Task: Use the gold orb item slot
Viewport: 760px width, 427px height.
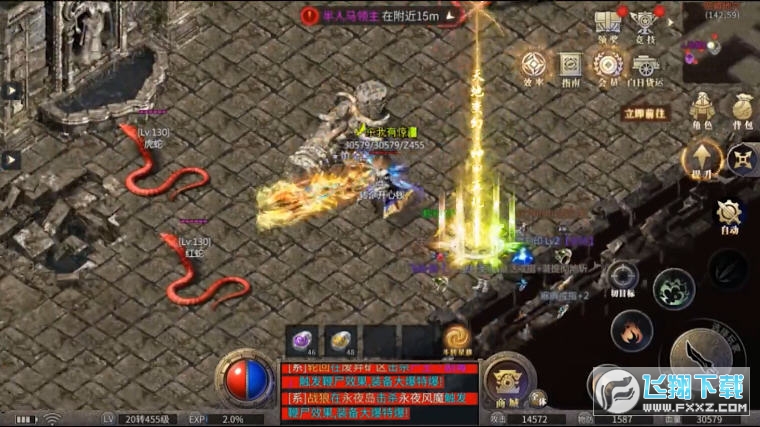Action: pyautogui.click(x=339, y=339)
